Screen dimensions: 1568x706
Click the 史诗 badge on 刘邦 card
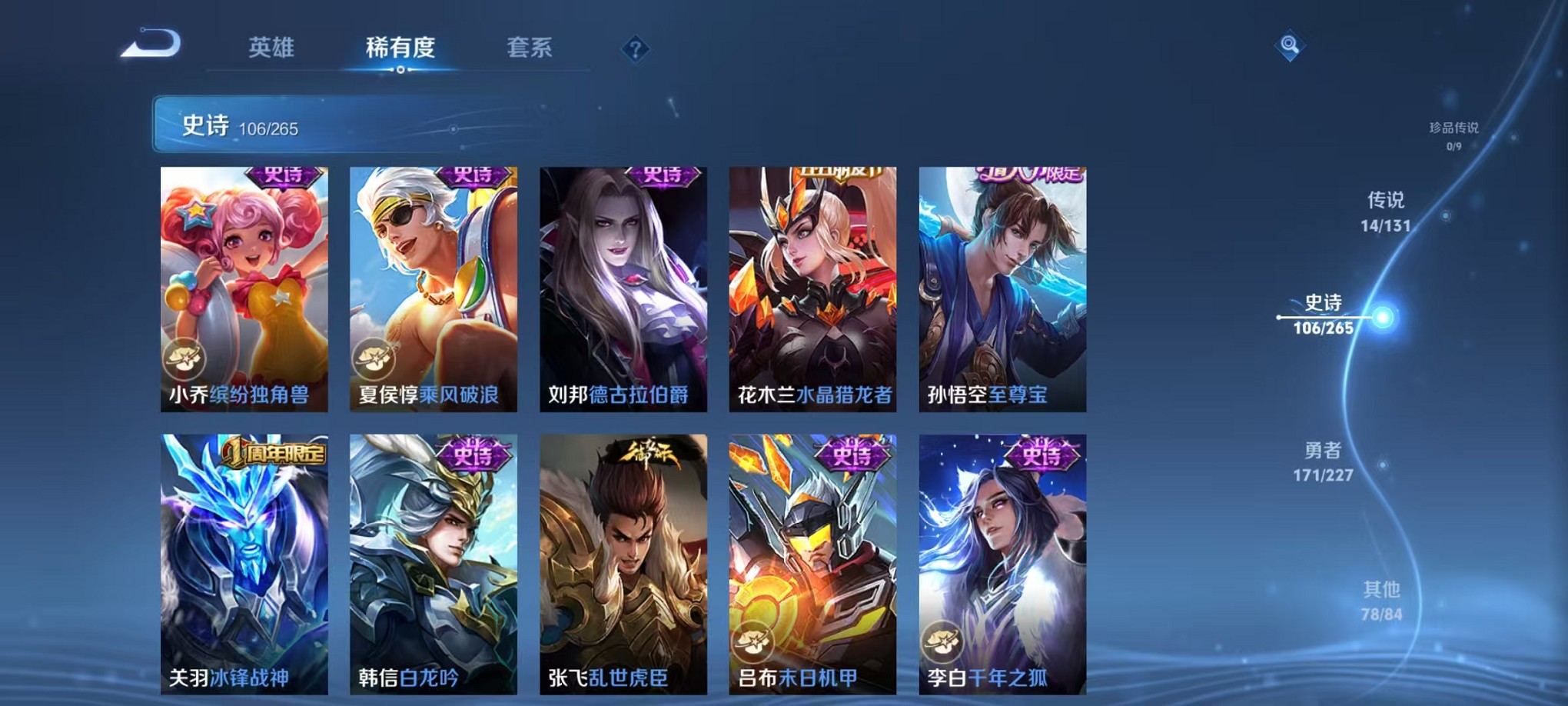(664, 175)
